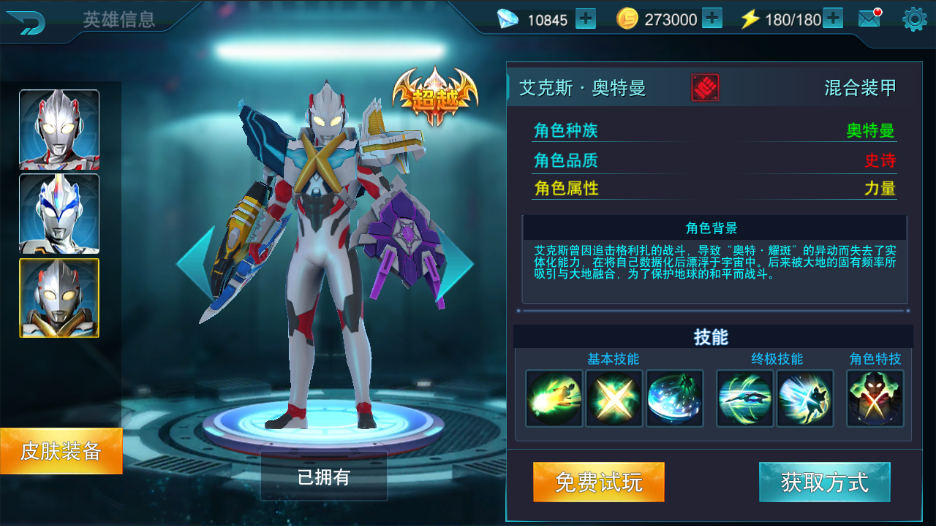View the green fireball basic skill
Image resolution: width=936 pixels, height=526 pixels.
554,398
